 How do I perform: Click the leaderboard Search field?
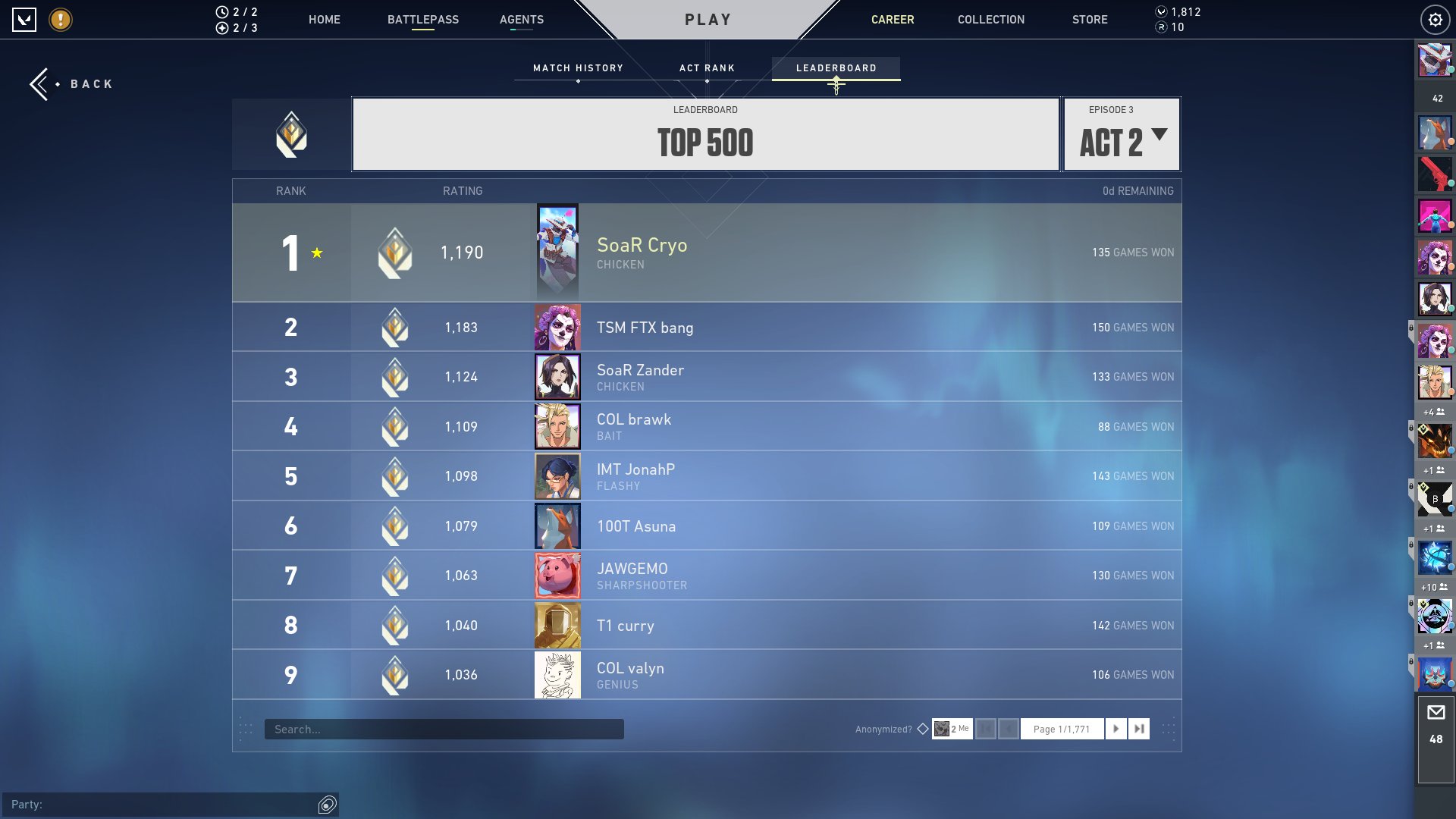444,728
